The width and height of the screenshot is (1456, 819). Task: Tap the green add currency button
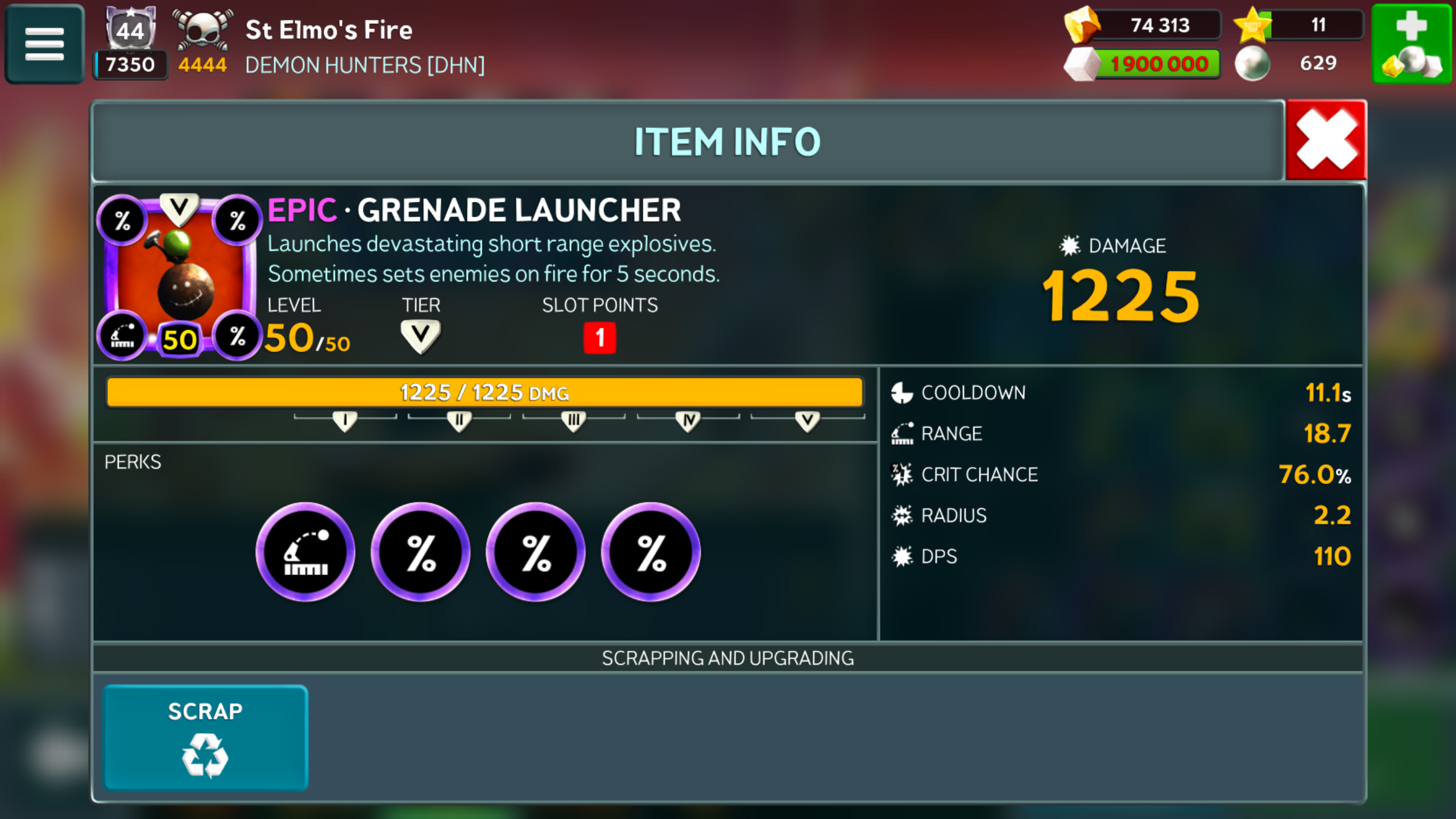pos(1412,44)
